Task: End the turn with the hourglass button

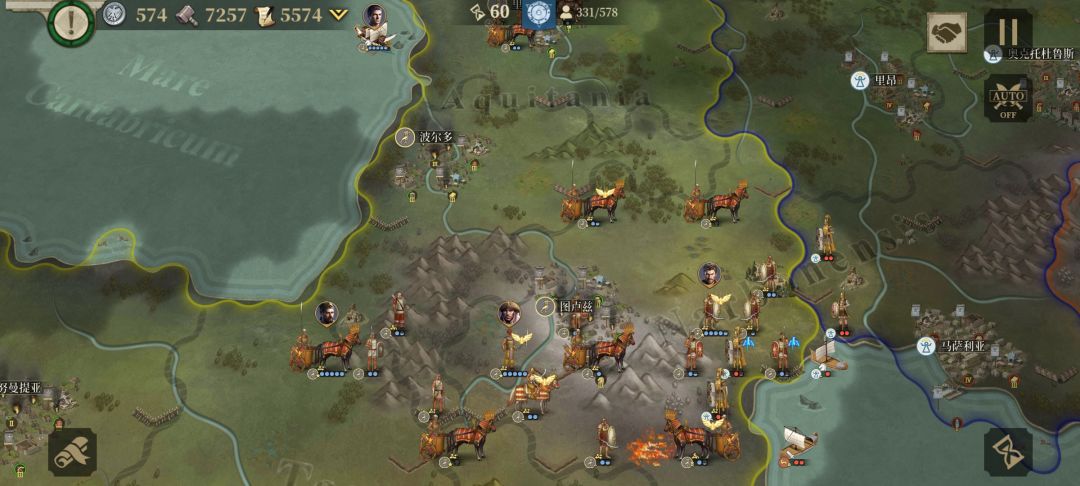Action: pyautogui.click(x=1008, y=452)
